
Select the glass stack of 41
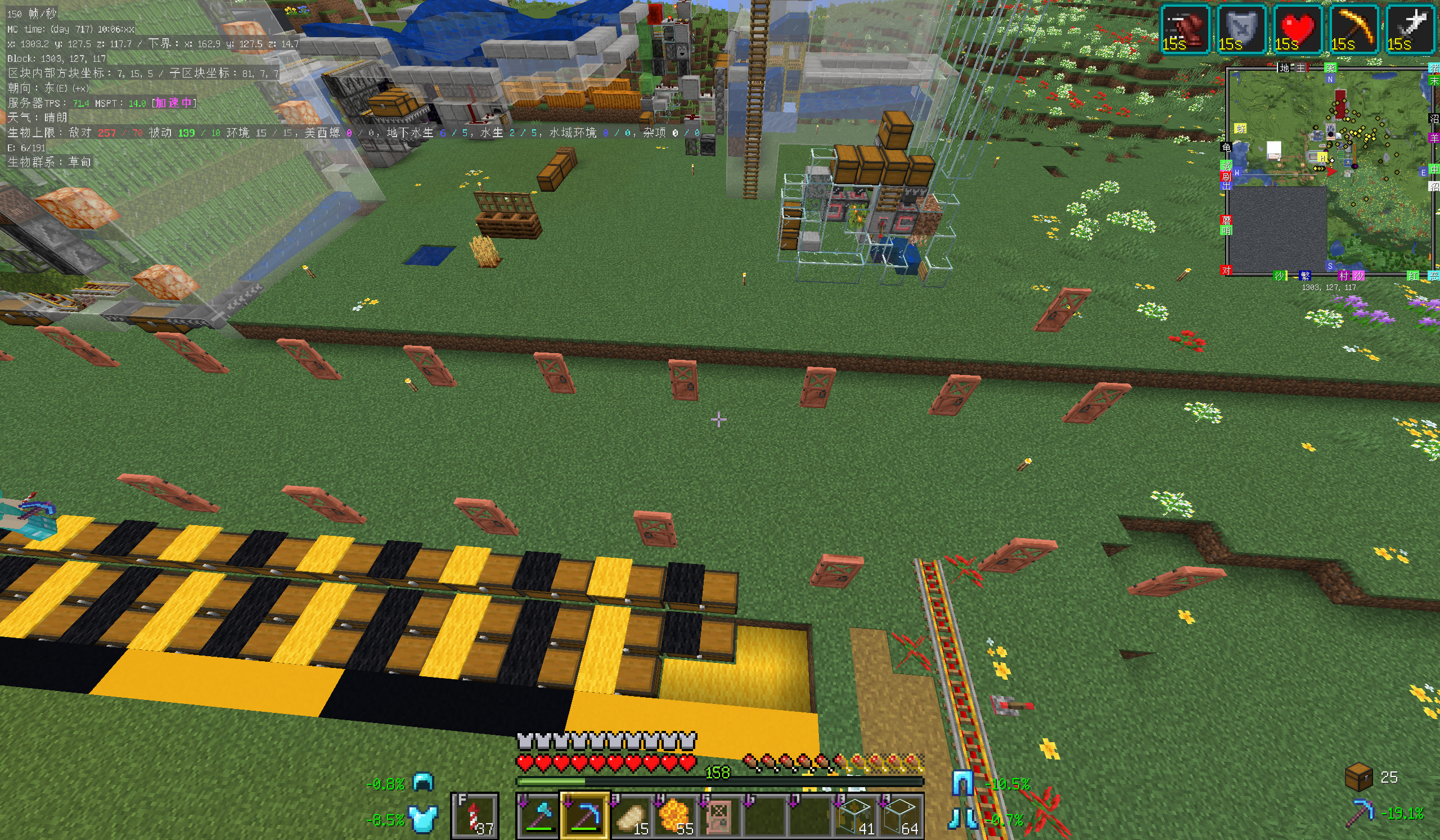pos(856,815)
